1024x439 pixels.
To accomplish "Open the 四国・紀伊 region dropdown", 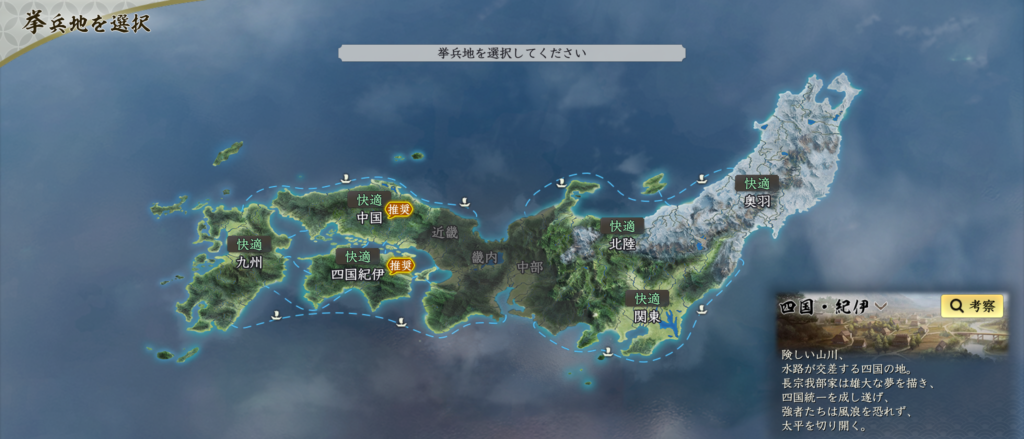I will [x=834, y=307].
